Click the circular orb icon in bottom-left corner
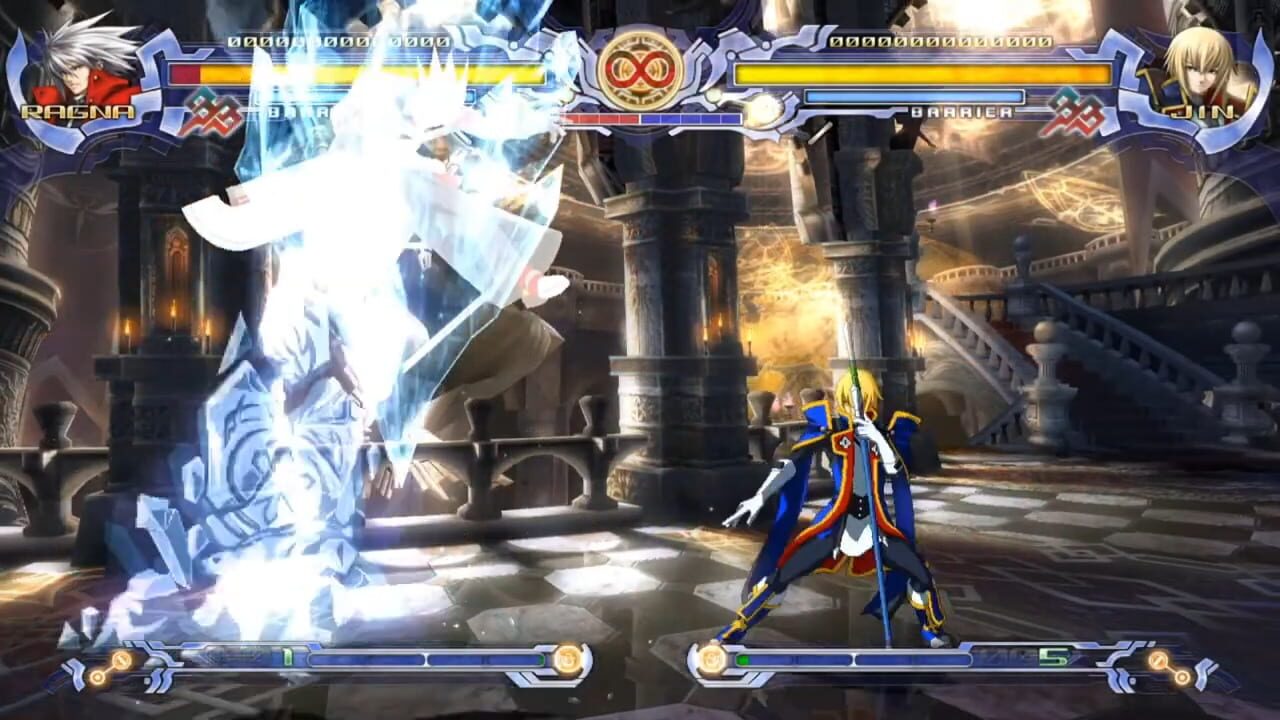This screenshot has width=1280, height=720. click(x=118, y=660)
